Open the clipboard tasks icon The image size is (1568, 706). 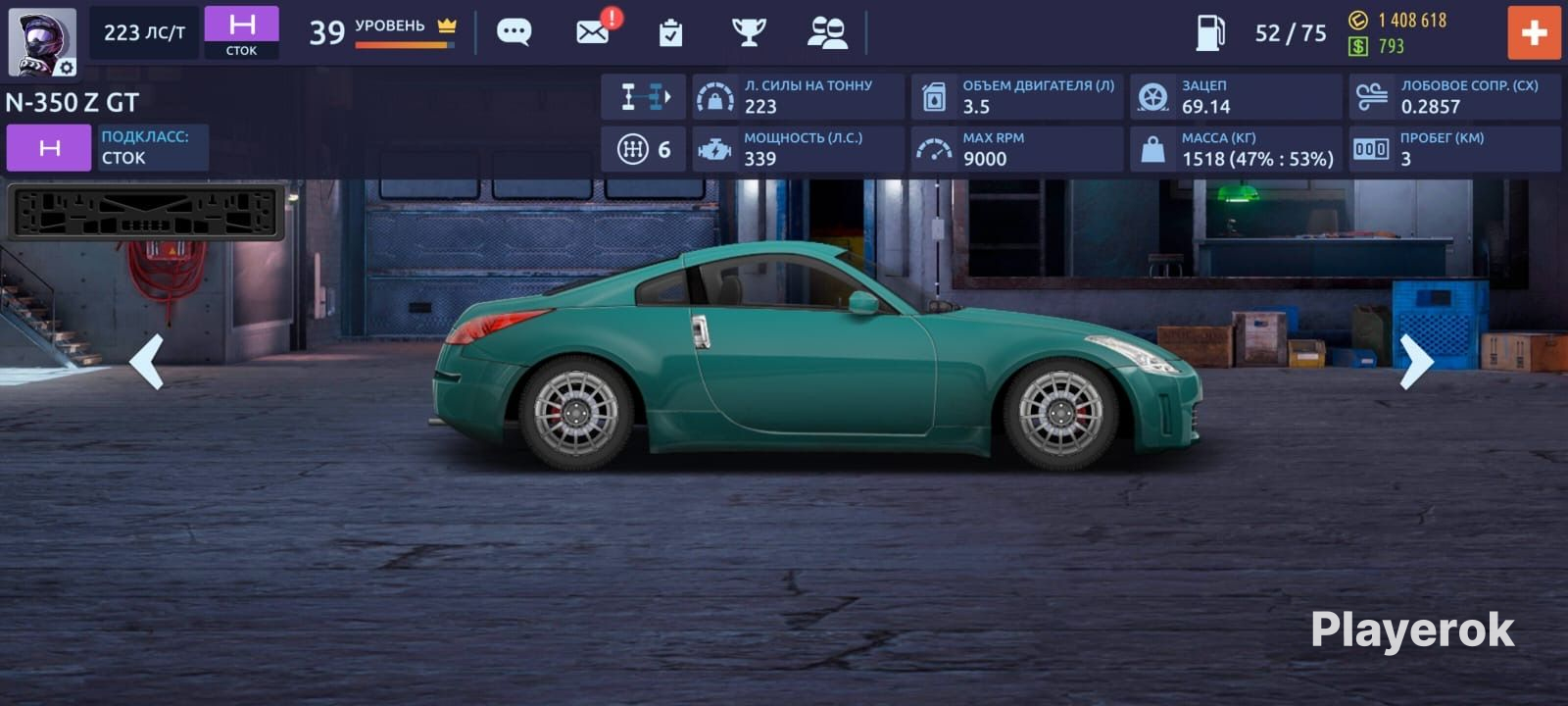point(670,33)
